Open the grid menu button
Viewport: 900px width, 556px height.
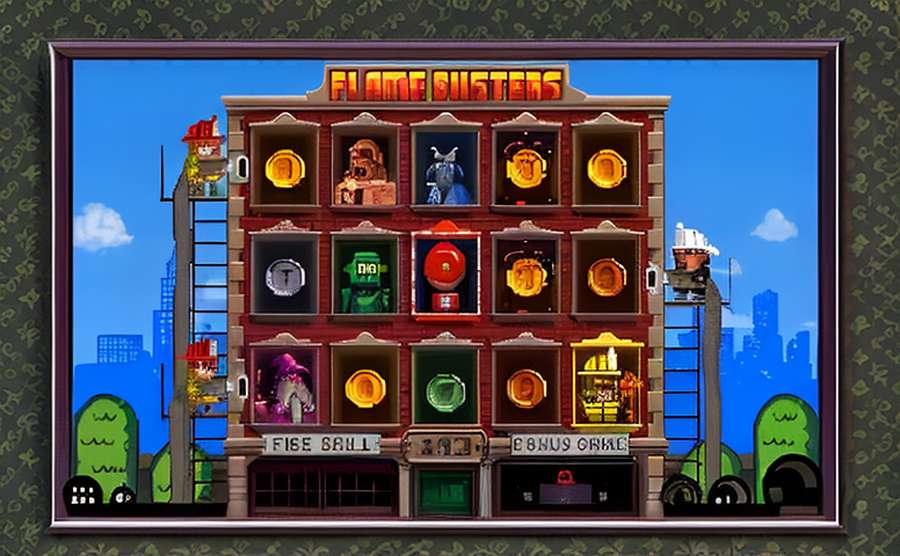[x=82, y=492]
